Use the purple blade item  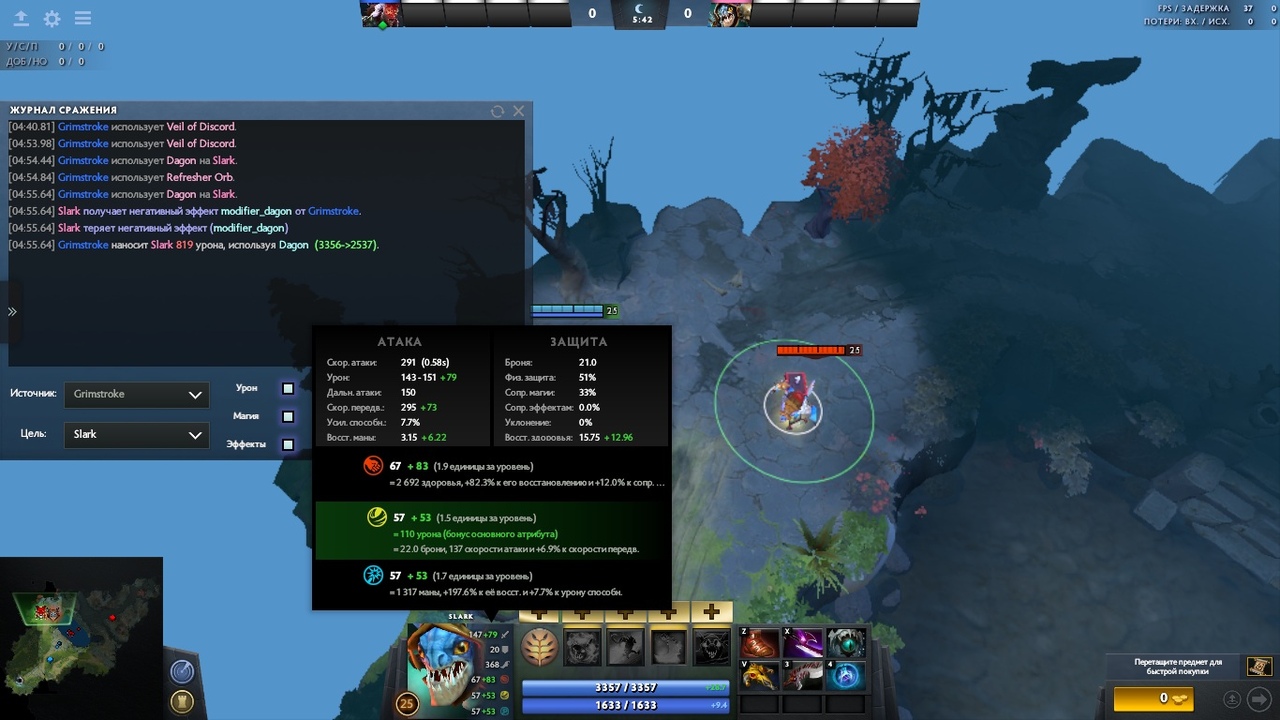coord(803,643)
